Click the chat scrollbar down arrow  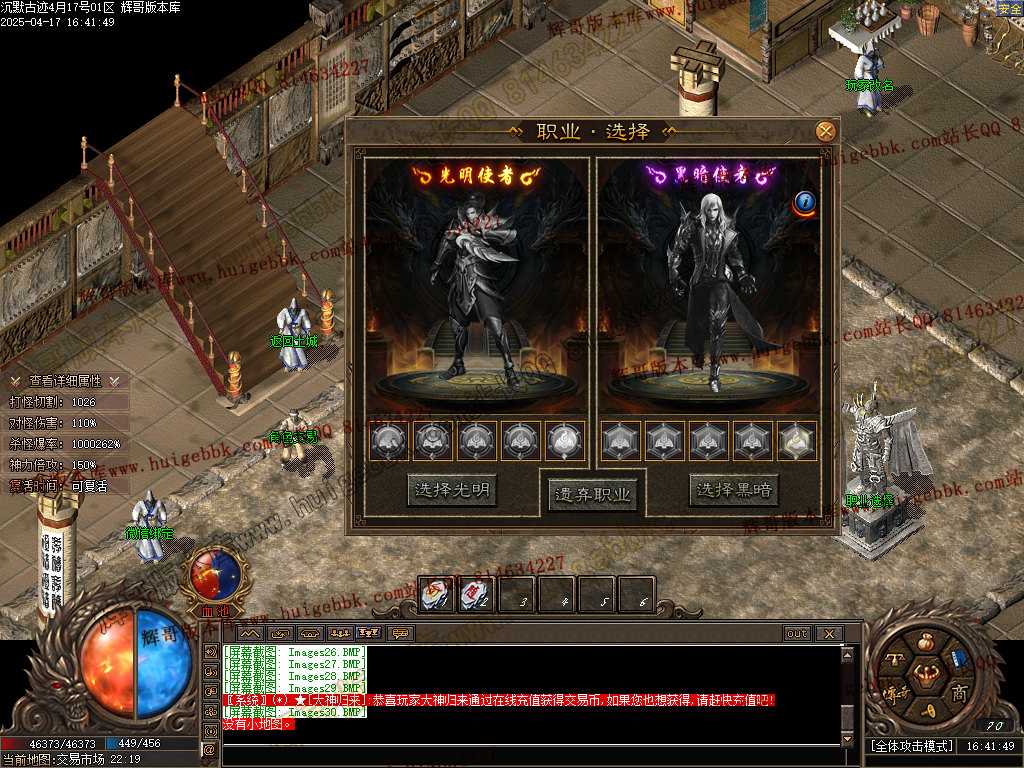click(847, 738)
